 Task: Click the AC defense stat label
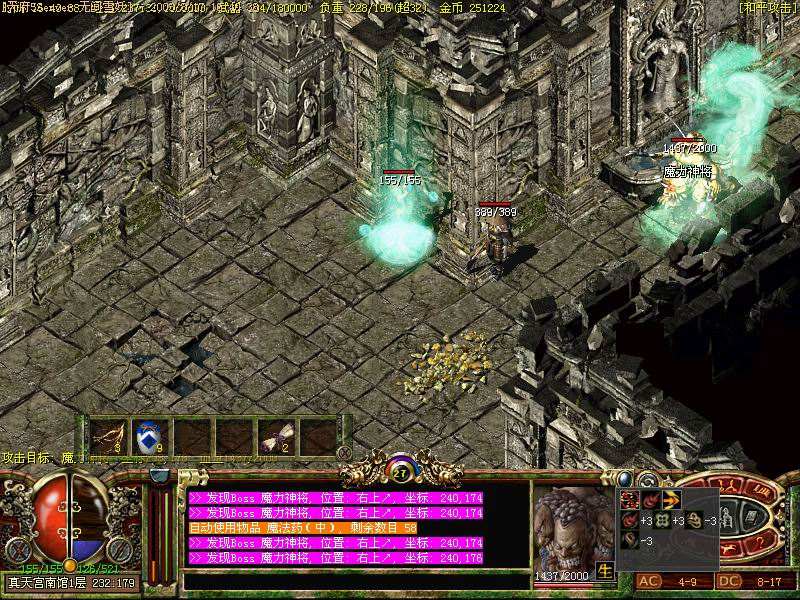point(649,581)
